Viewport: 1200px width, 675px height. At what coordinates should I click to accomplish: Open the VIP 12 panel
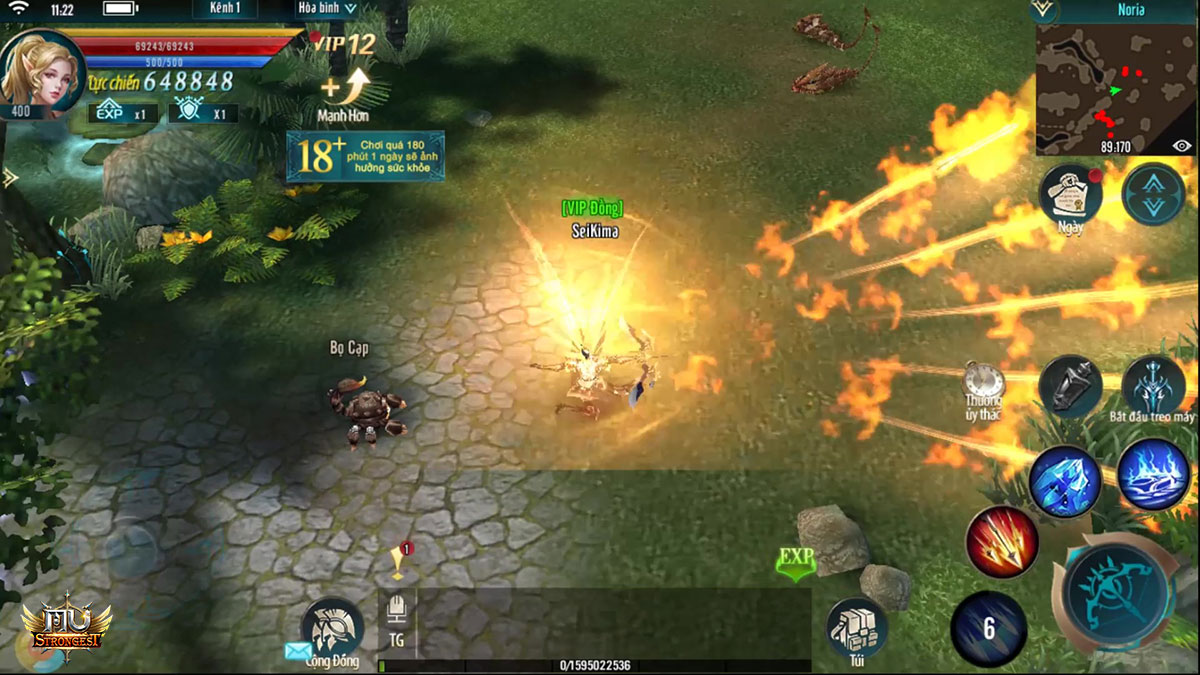343,43
